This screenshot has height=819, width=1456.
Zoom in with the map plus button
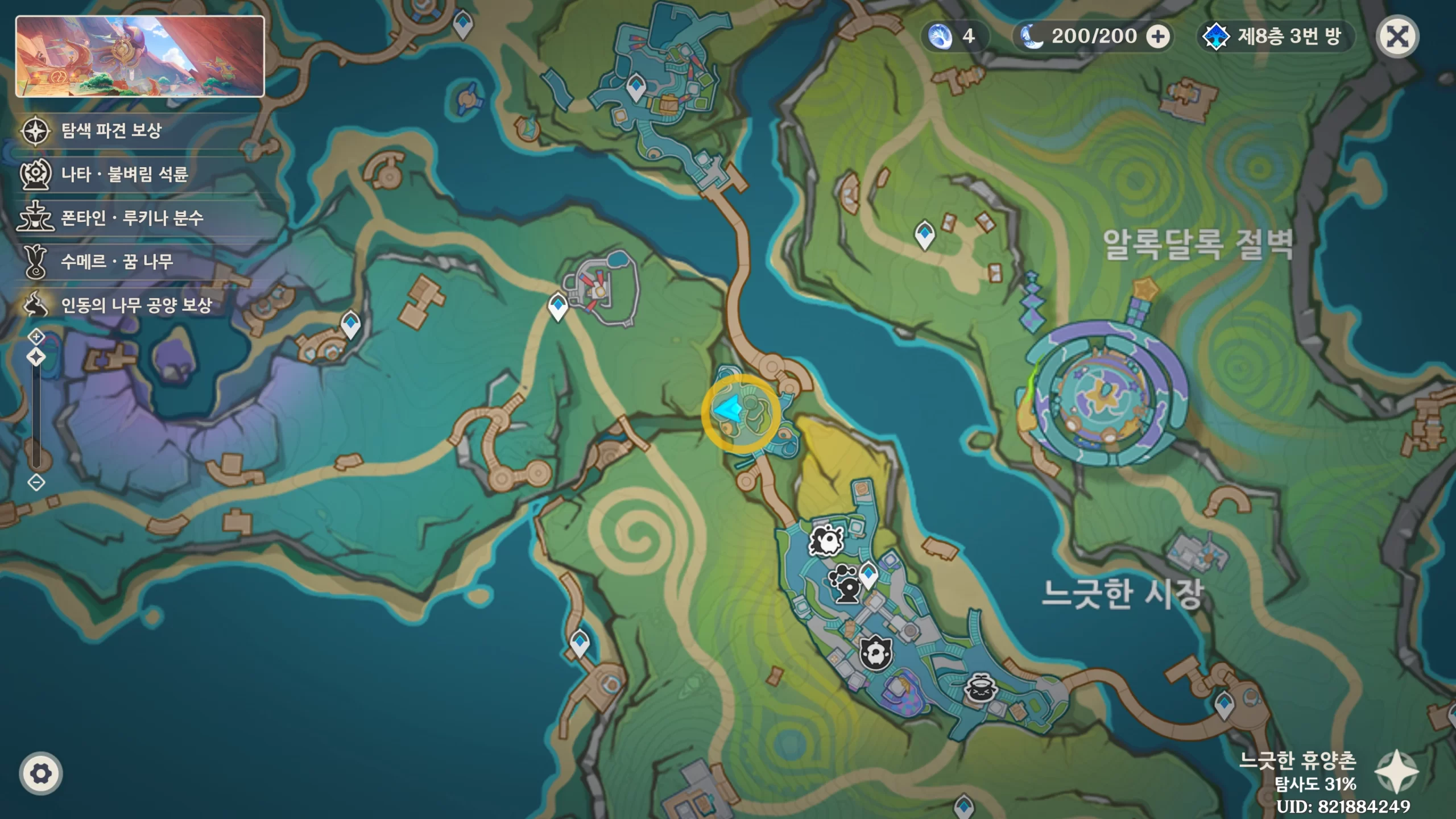click(36, 337)
